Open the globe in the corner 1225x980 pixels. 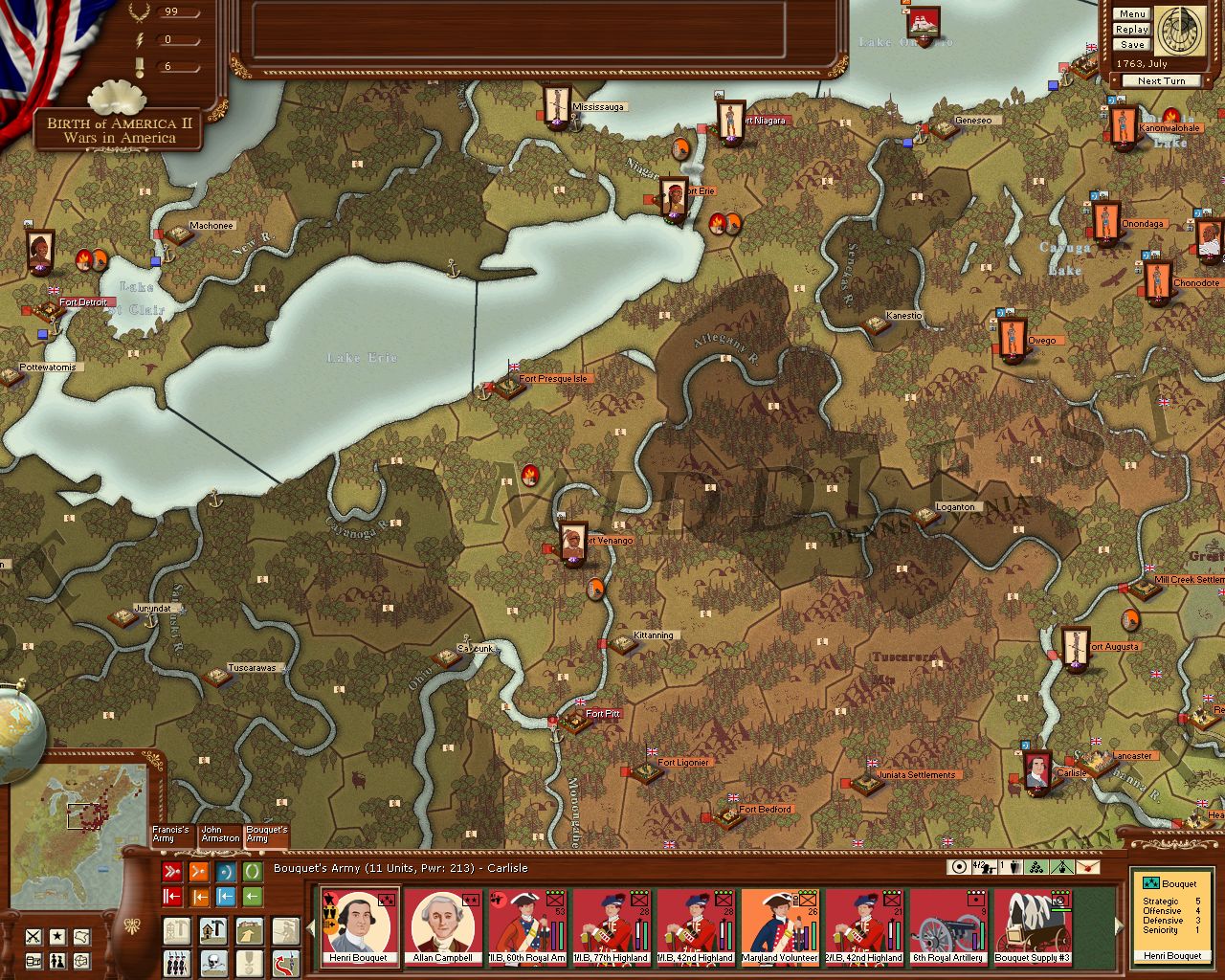click(19, 727)
